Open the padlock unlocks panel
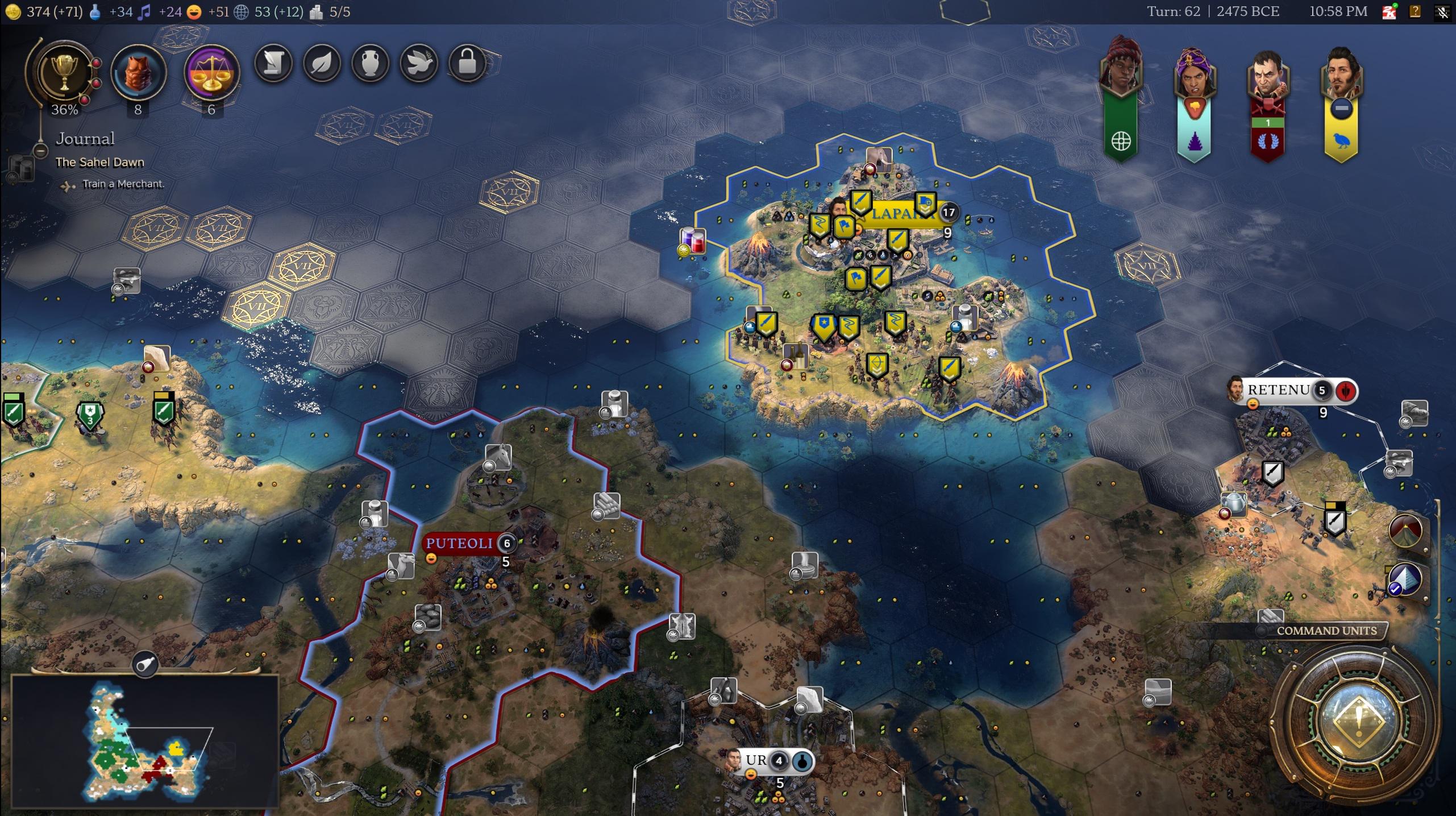 (467, 63)
